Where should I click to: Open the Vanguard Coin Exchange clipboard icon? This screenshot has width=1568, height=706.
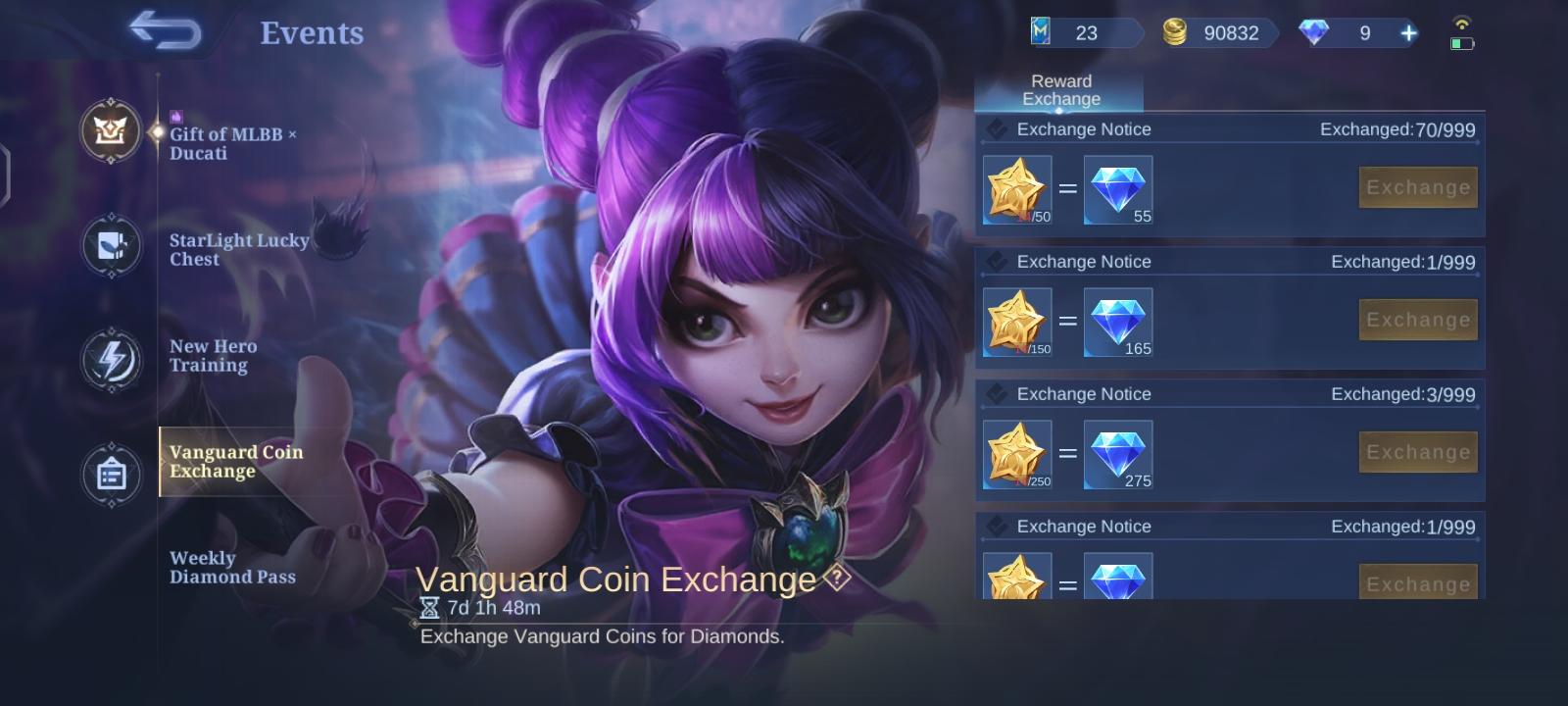[x=112, y=475]
